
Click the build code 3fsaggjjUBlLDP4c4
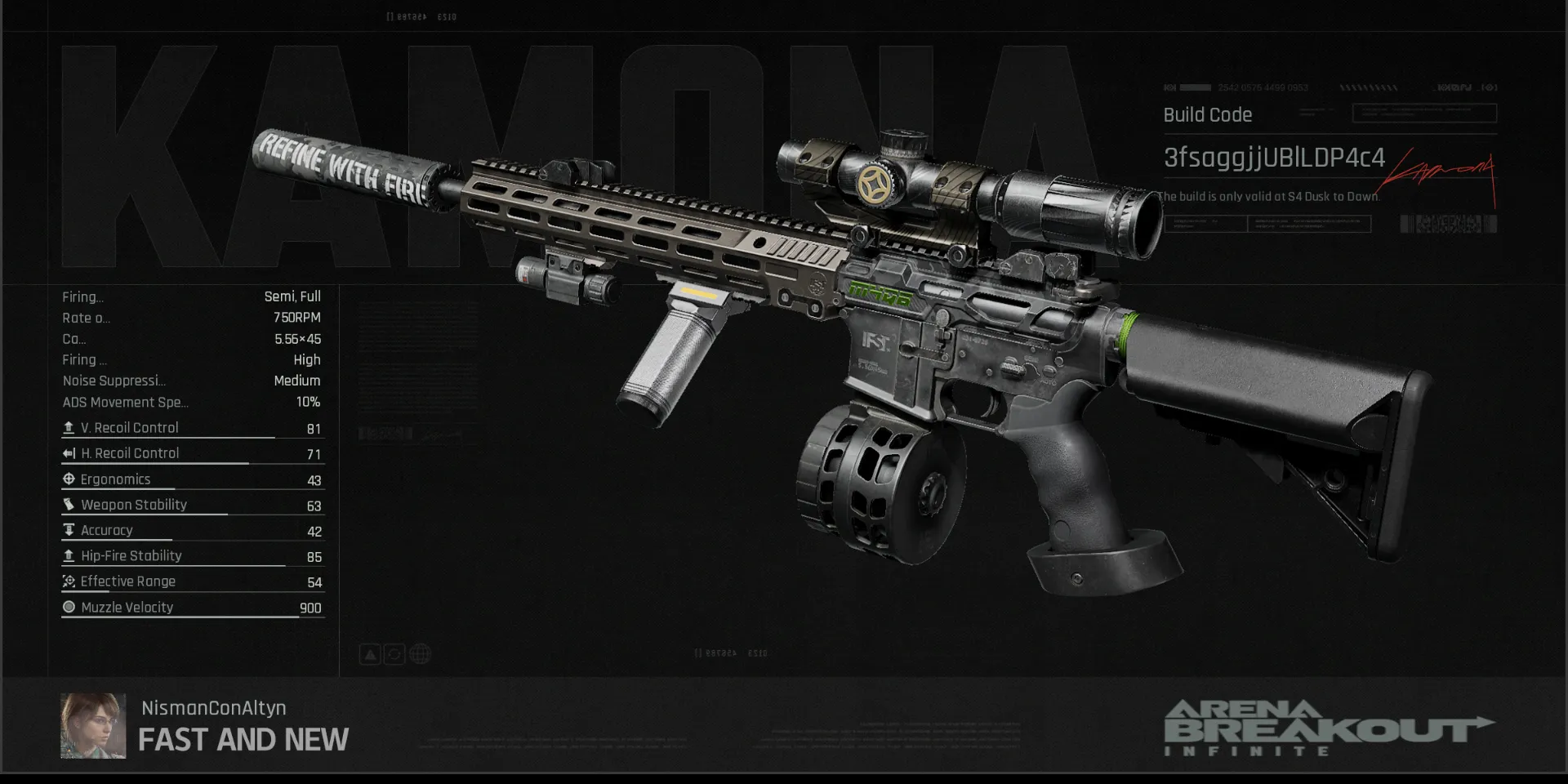pos(1273,158)
